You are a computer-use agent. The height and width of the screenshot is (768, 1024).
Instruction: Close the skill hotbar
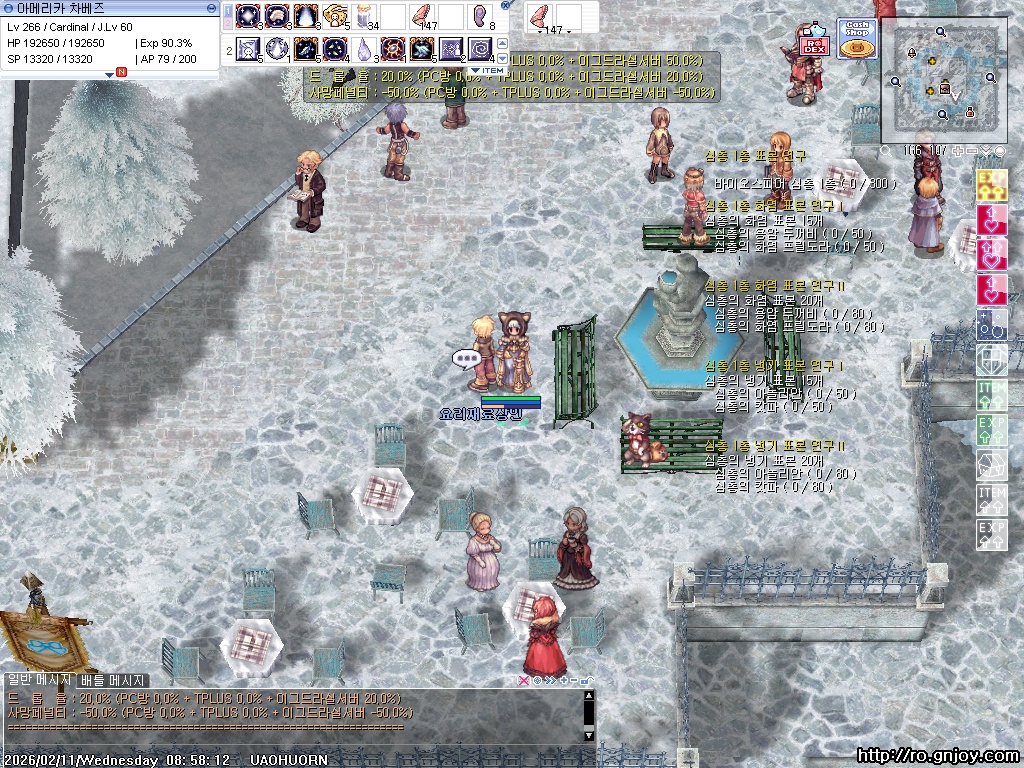[x=505, y=5]
